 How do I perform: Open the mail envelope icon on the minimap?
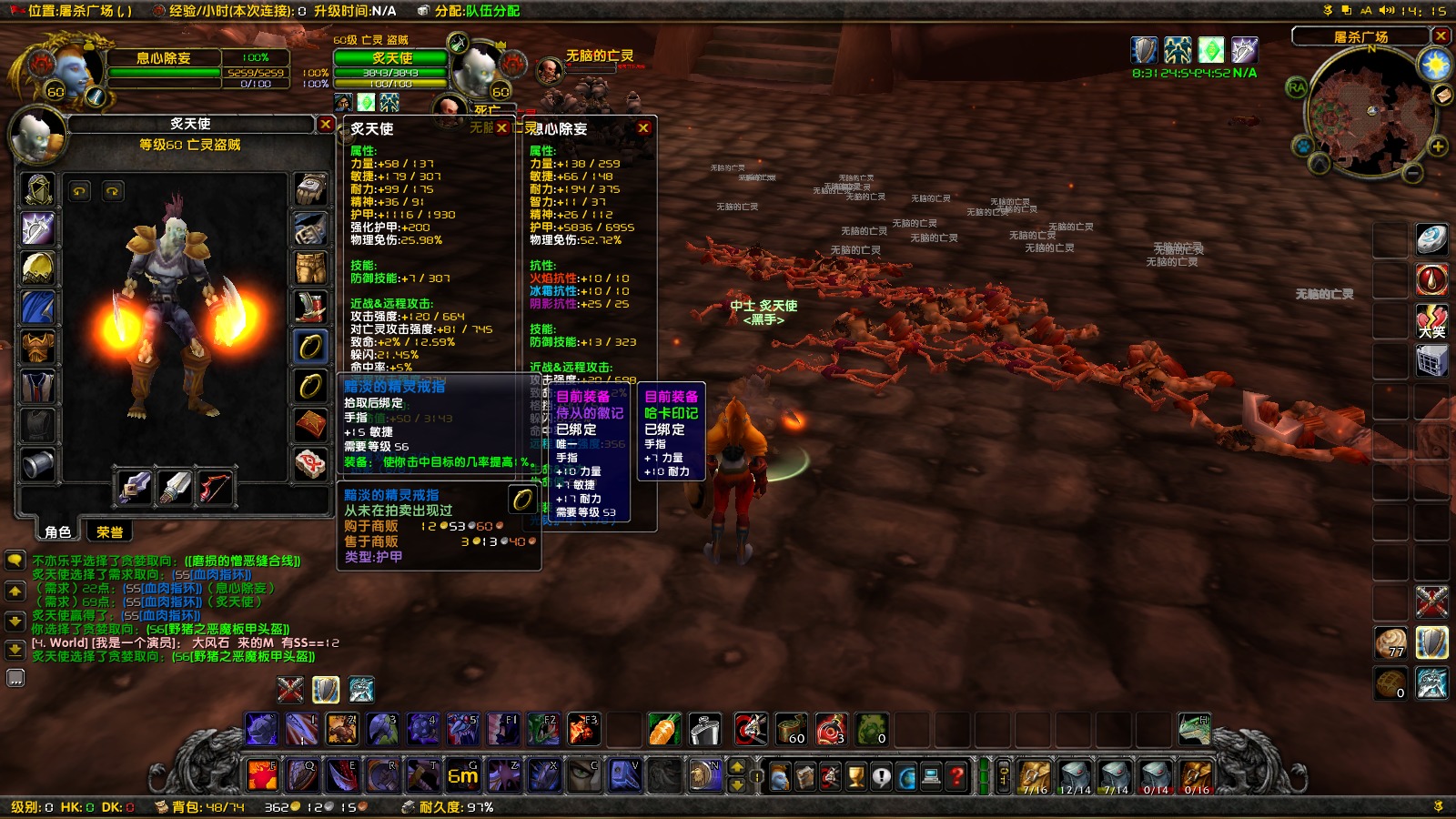(x=1443, y=95)
